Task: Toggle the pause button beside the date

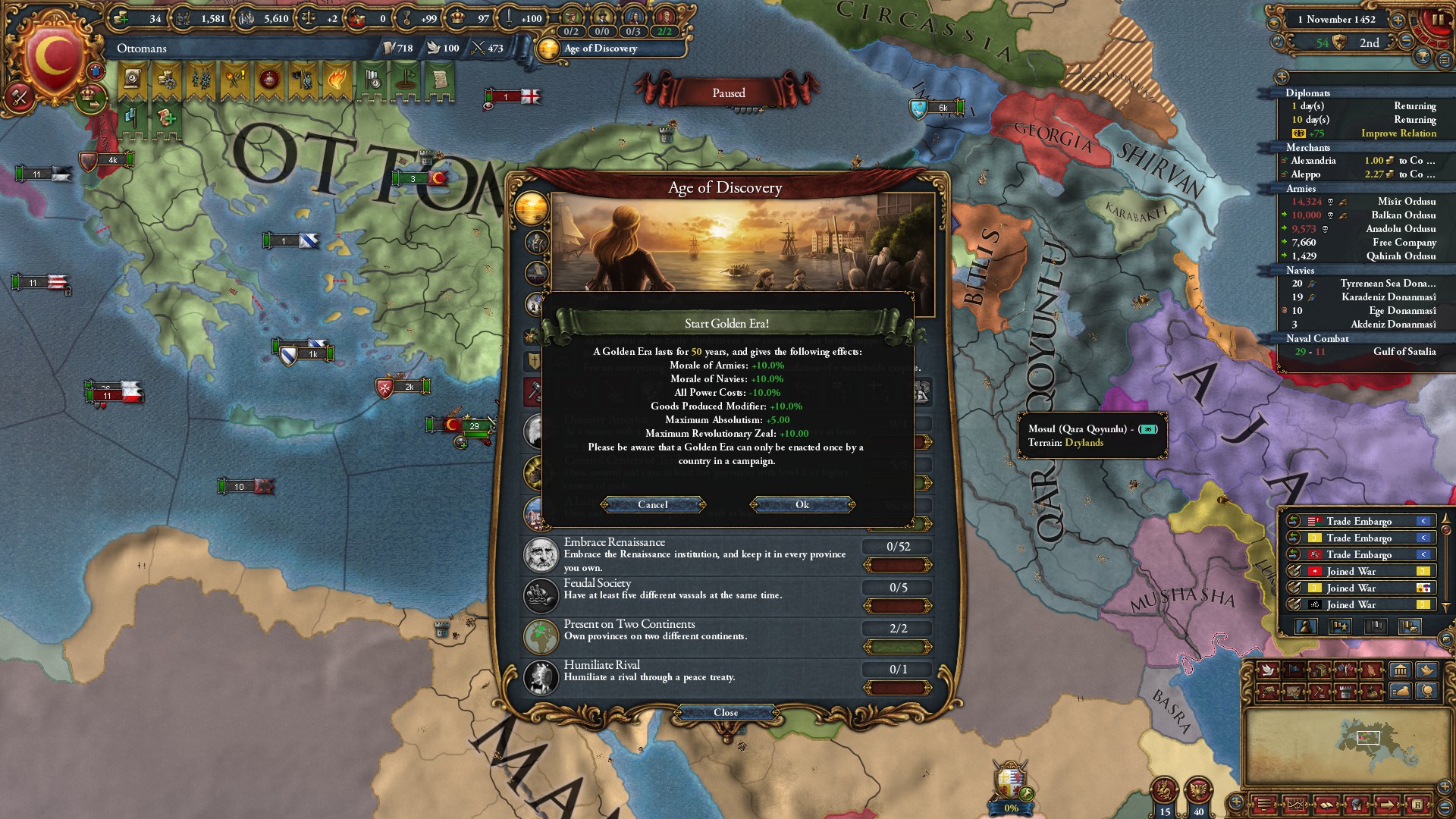Action: [1439, 20]
